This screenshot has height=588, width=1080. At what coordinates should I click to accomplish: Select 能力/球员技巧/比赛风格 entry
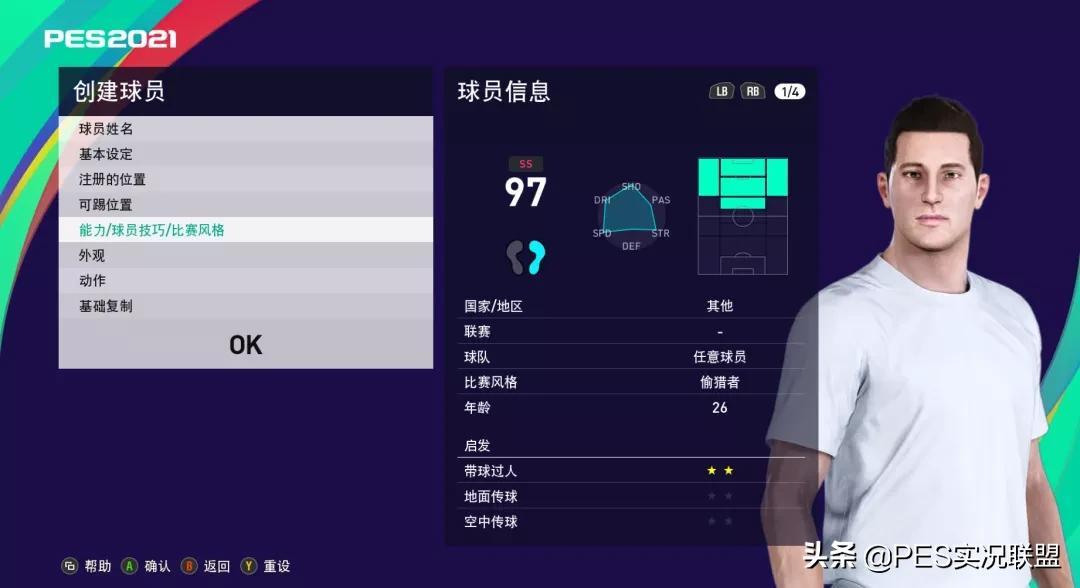pyautogui.click(x=245, y=230)
